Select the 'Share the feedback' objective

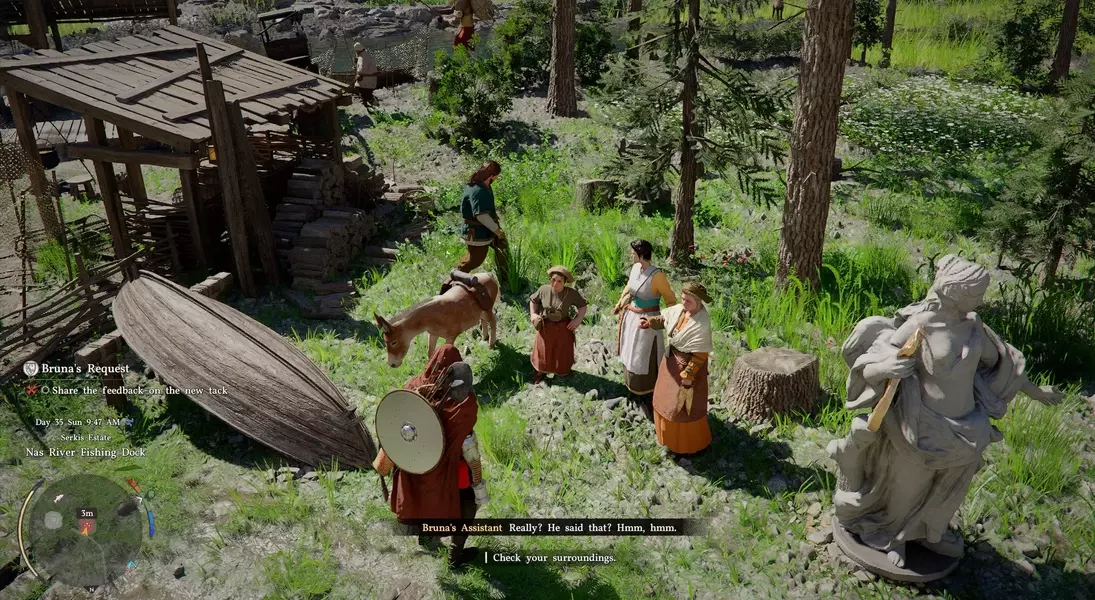(x=125, y=389)
